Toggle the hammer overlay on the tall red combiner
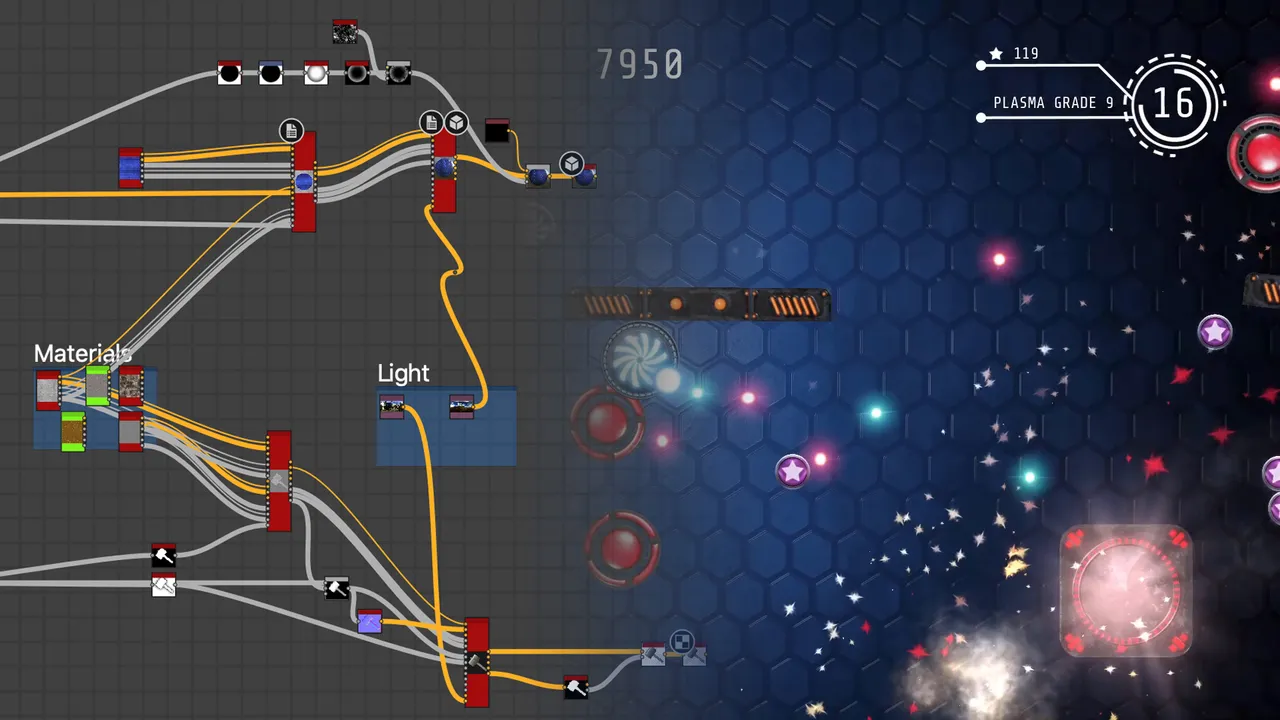 coord(278,480)
